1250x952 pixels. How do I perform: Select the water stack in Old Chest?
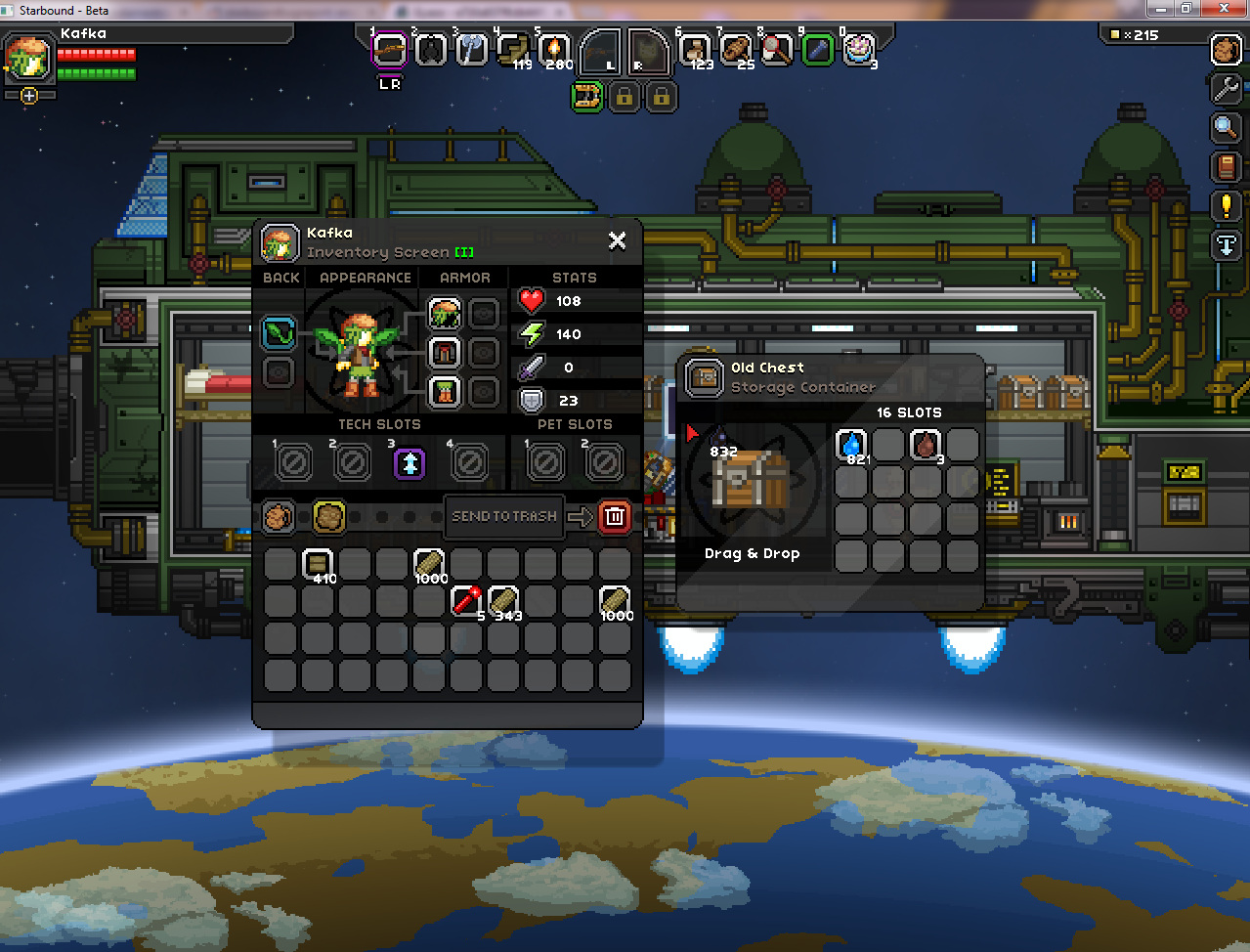[x=851, y=445]
